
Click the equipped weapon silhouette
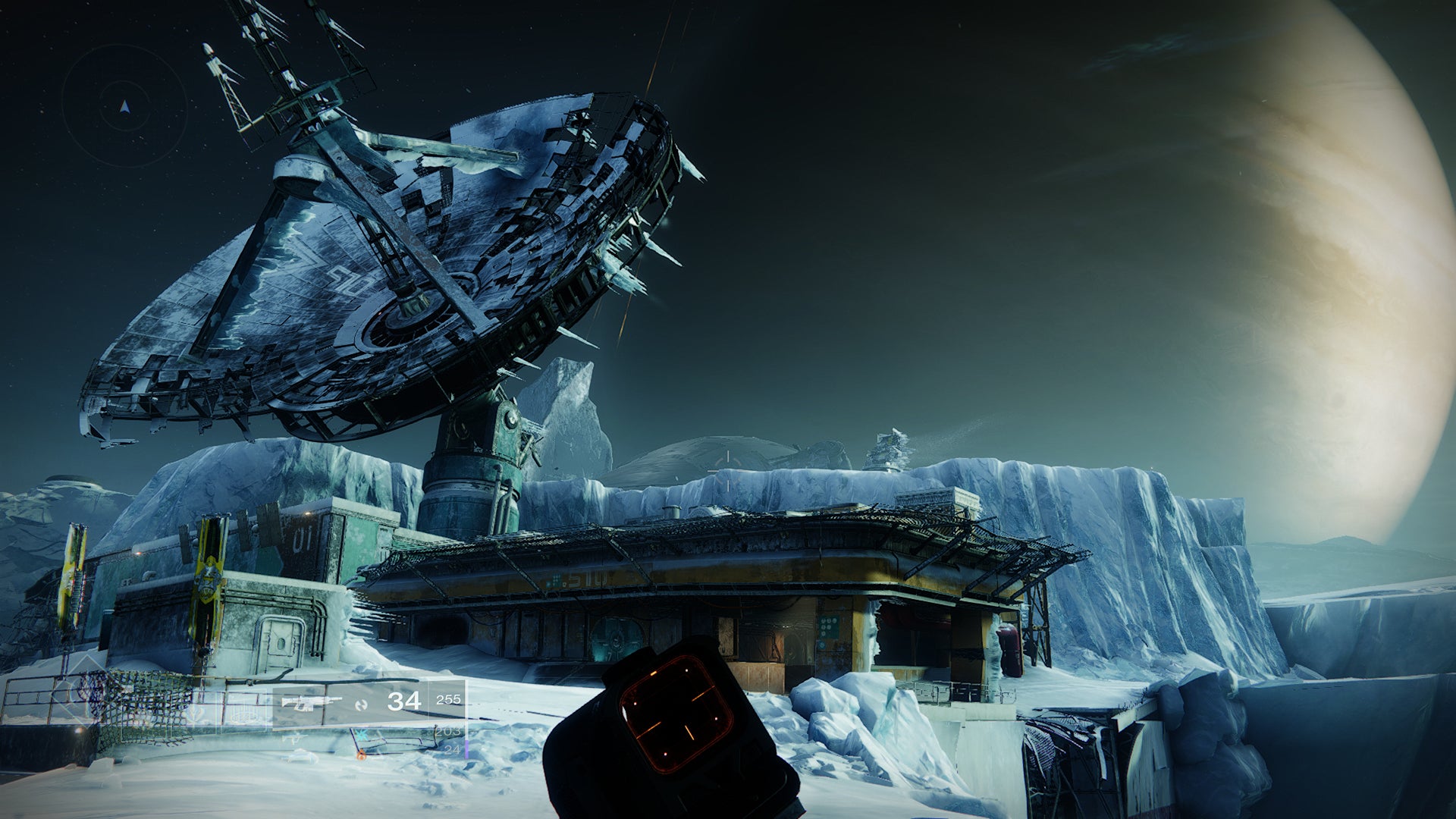[x=311, y=701]
